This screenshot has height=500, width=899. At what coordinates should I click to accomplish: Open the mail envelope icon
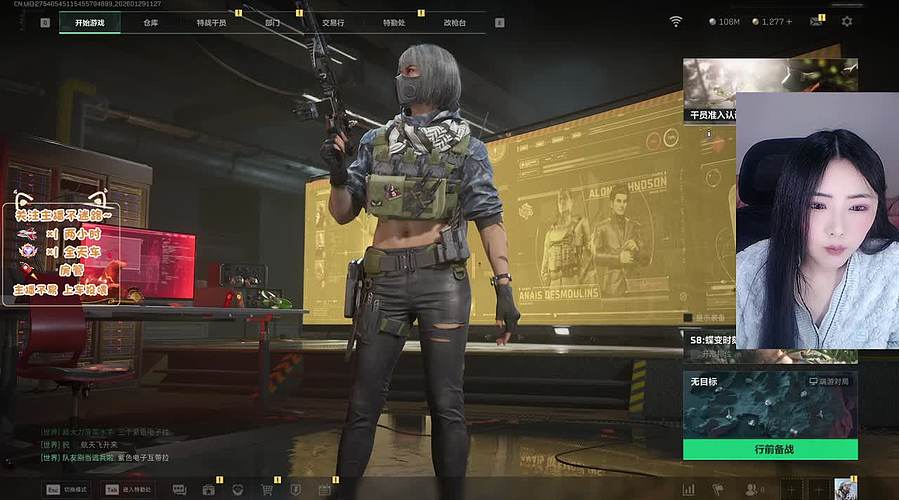(x=815, y=22)
